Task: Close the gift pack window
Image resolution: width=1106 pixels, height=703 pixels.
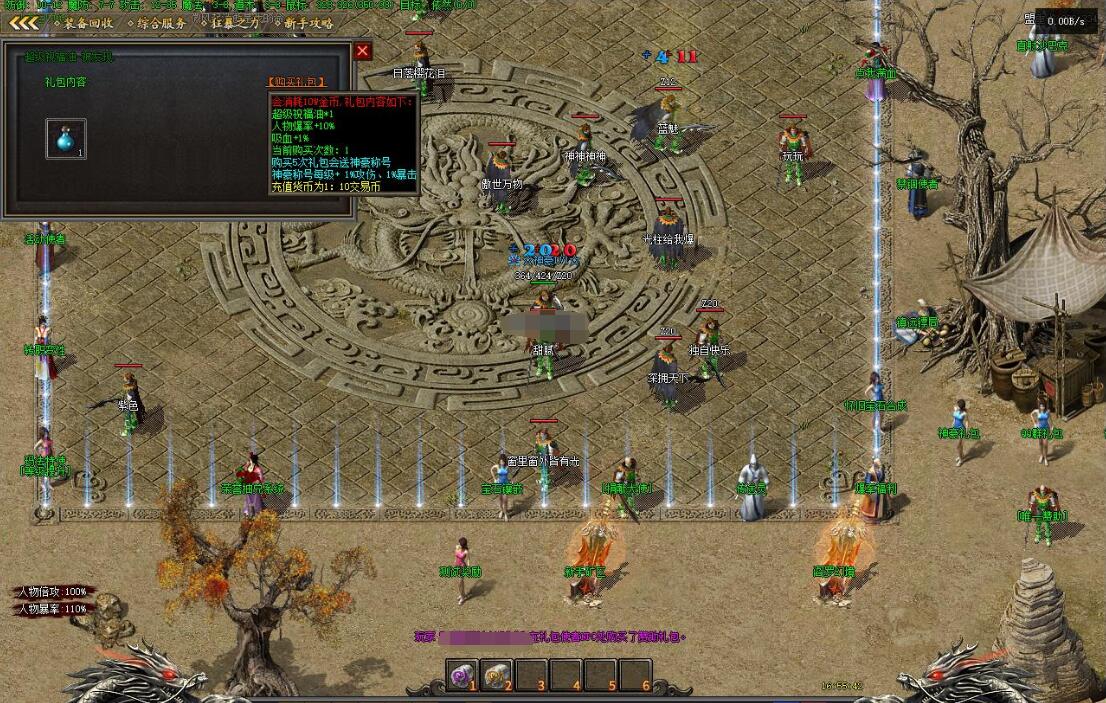Action: [363, 51]
